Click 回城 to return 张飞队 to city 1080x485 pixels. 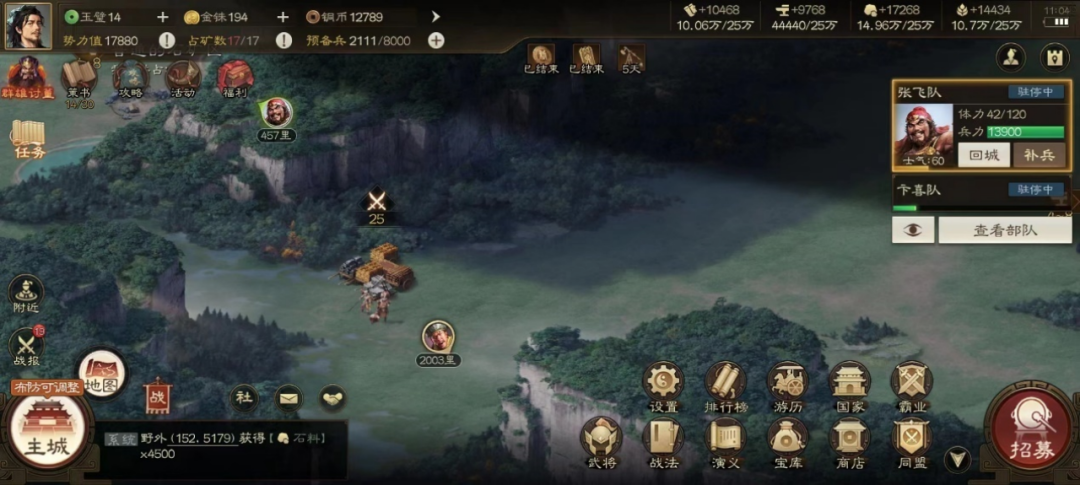(x=983, y=155)
